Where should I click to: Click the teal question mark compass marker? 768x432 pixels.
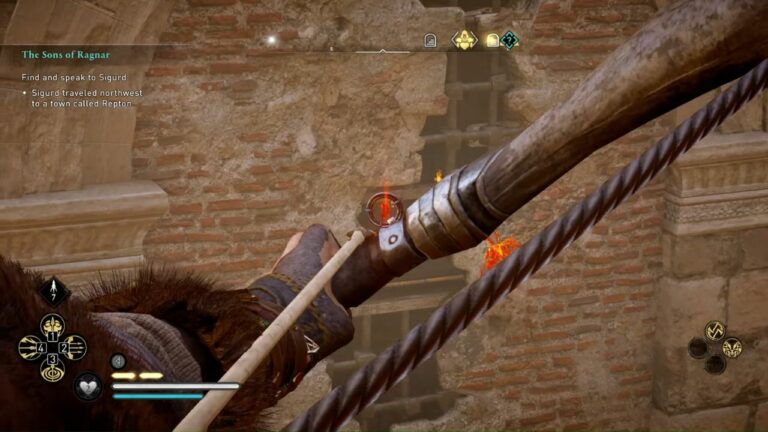510,40
